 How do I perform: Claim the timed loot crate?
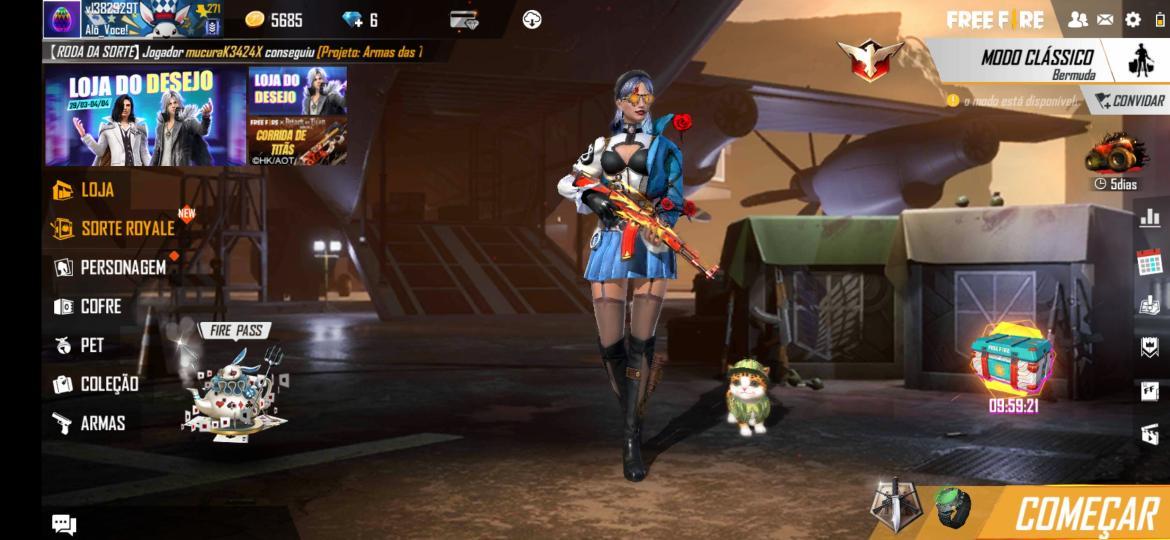point(1012,362)
